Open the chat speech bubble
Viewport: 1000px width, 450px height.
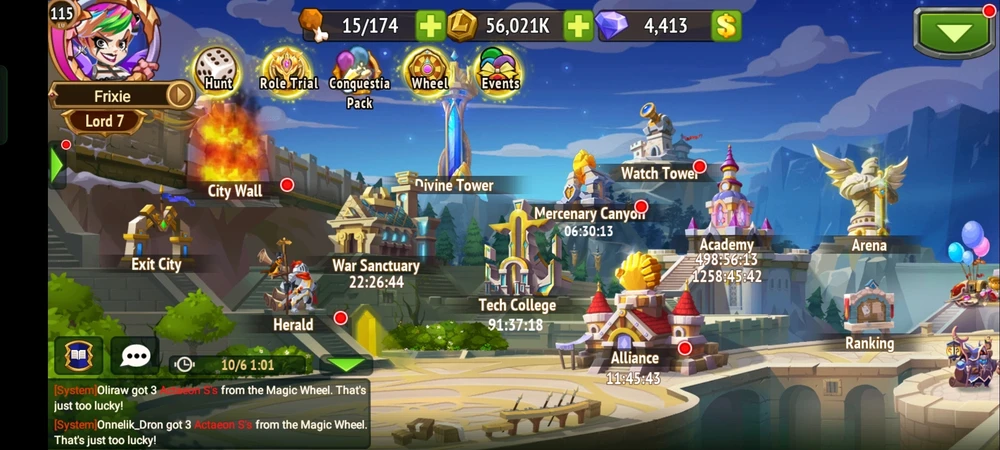tap(135, 355)
